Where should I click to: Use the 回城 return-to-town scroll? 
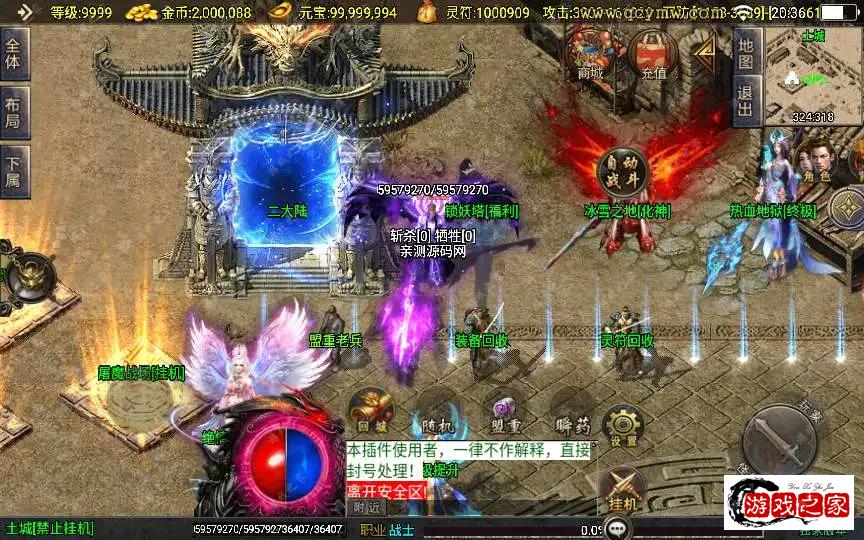click(371, 410)
